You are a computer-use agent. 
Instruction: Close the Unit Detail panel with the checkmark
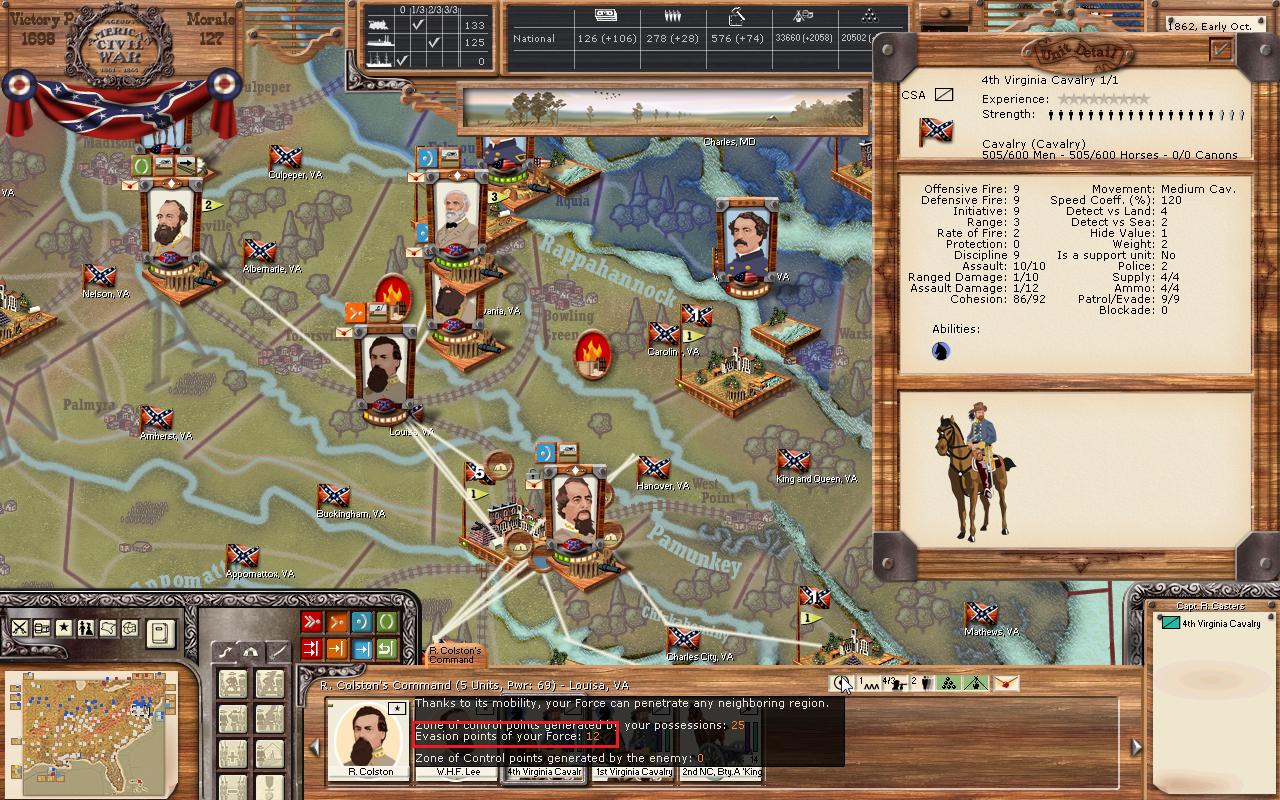[1221, 49]
